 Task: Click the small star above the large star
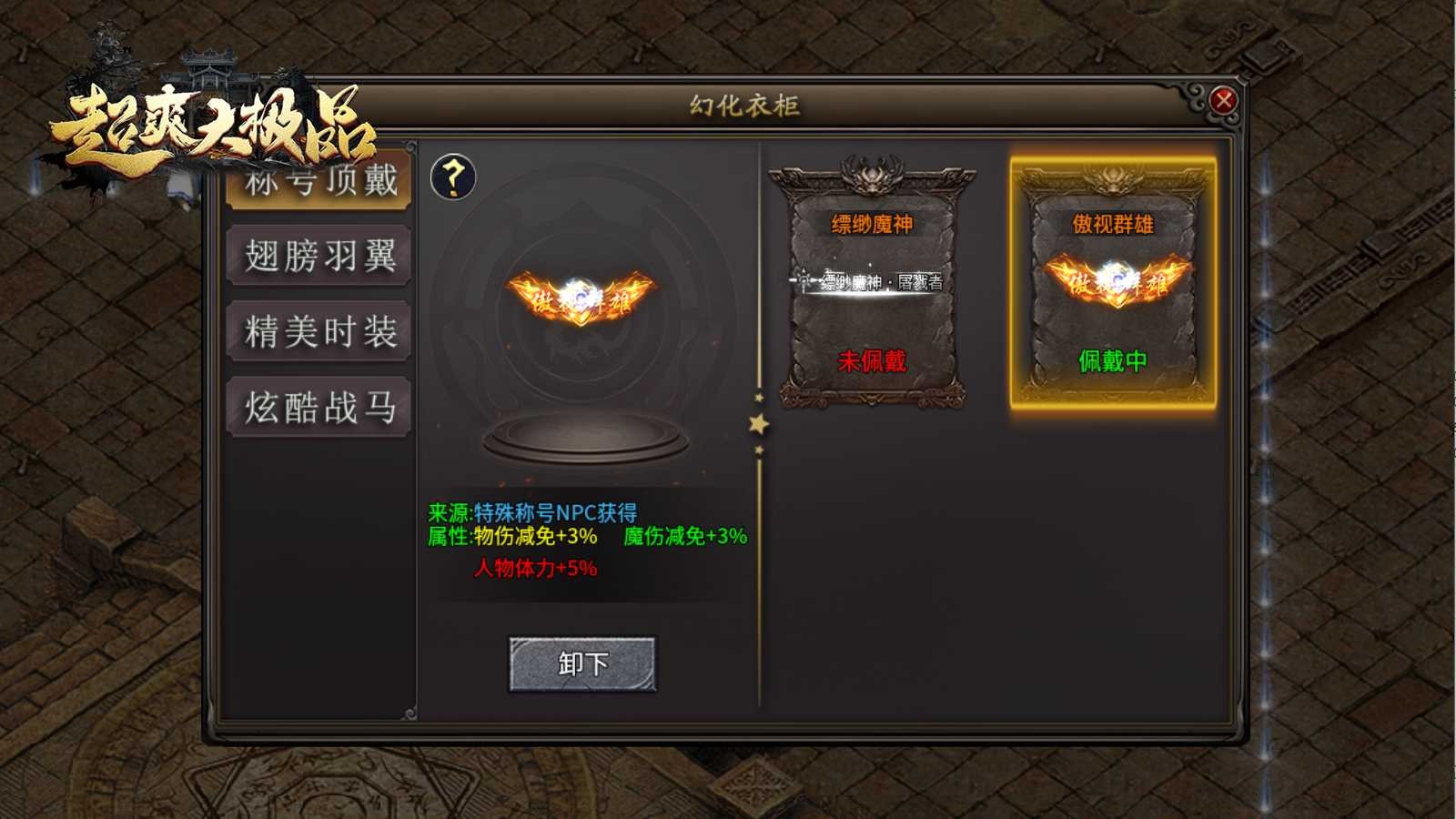[761, 398]
